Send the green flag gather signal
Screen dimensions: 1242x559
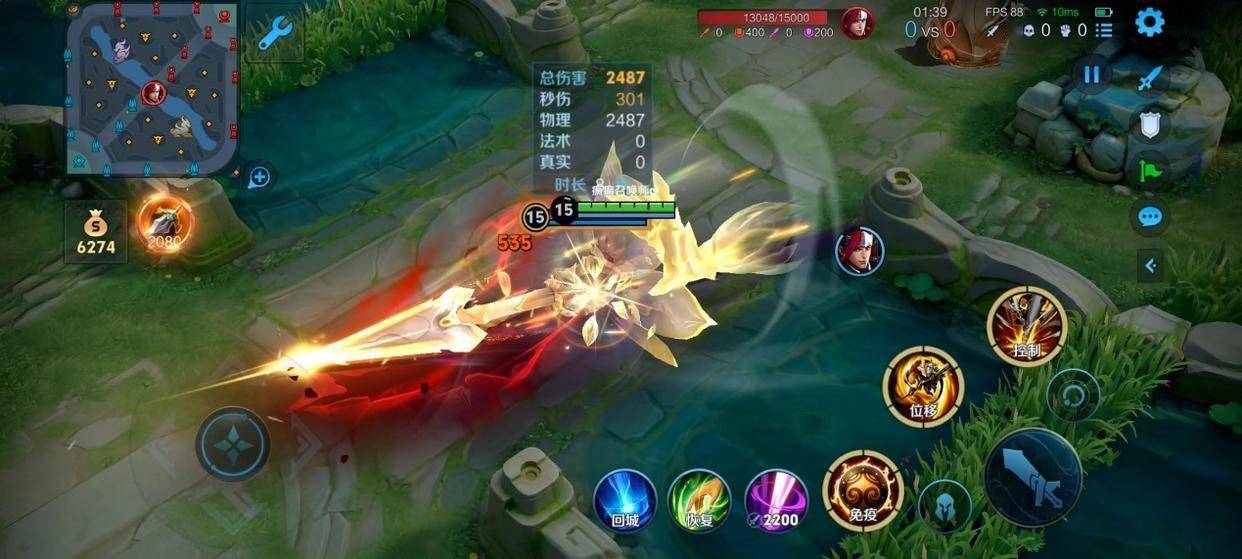click(x=1150, y=170)
